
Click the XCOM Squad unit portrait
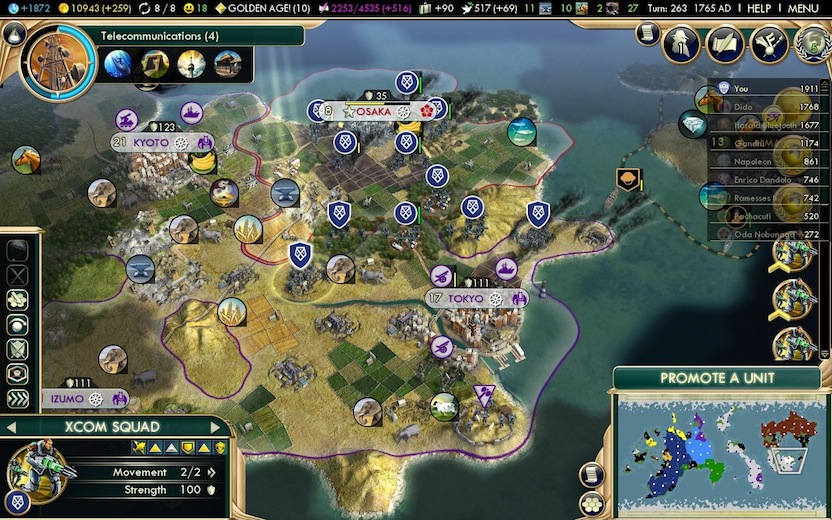pyautogui.click(x=38, y=469)
